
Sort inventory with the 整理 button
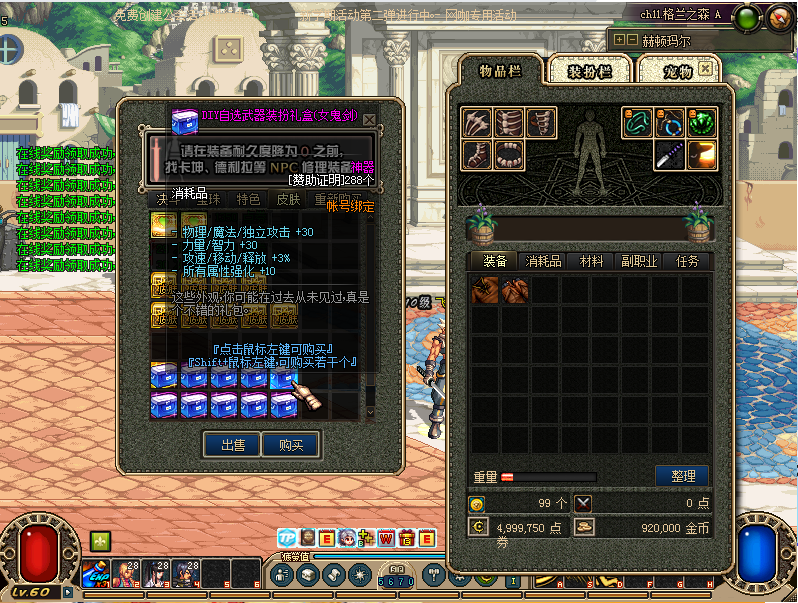click(x=682, y=476)
